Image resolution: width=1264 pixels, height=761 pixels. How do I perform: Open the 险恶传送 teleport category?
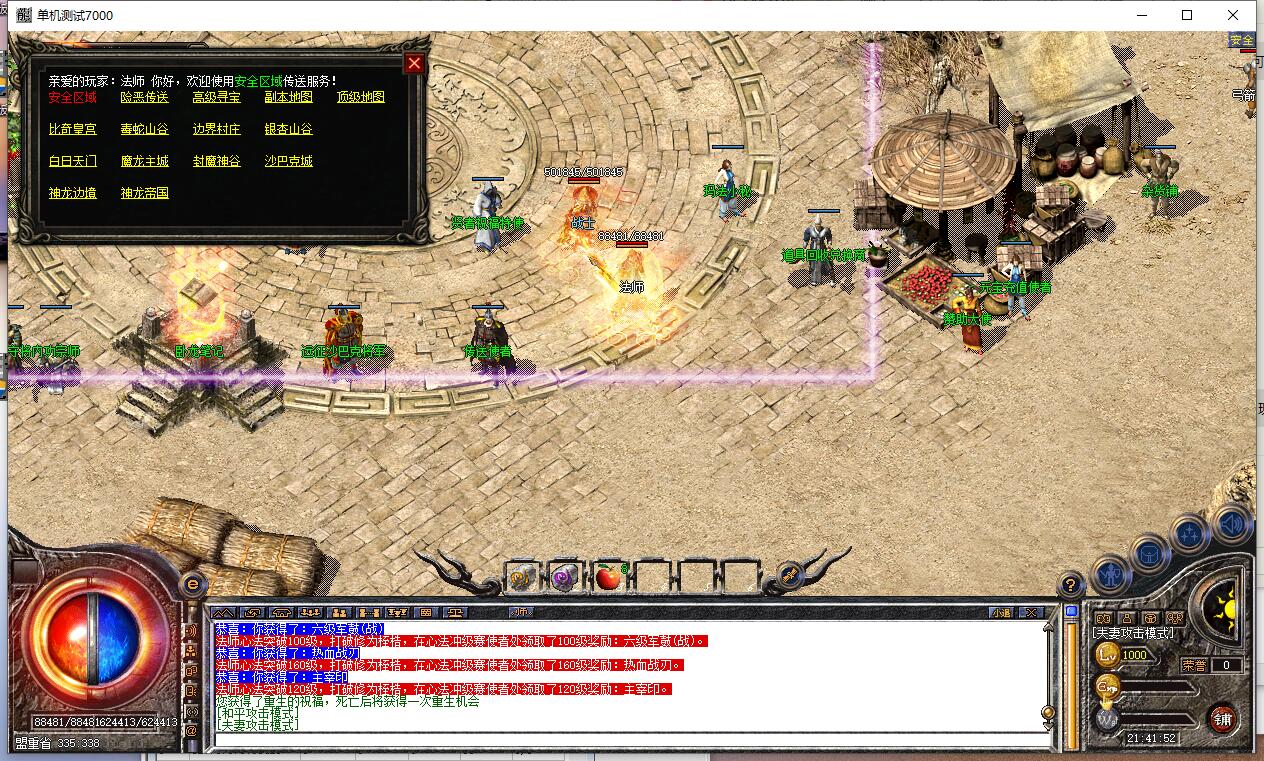[144, 97]
